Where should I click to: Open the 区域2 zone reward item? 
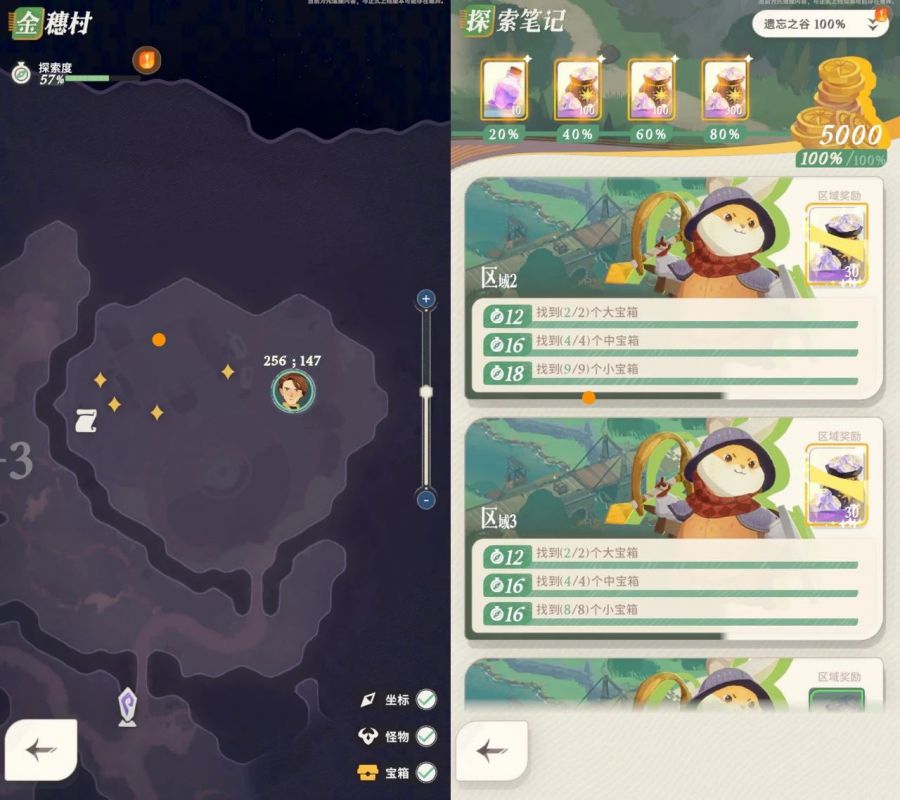point(837,244)
